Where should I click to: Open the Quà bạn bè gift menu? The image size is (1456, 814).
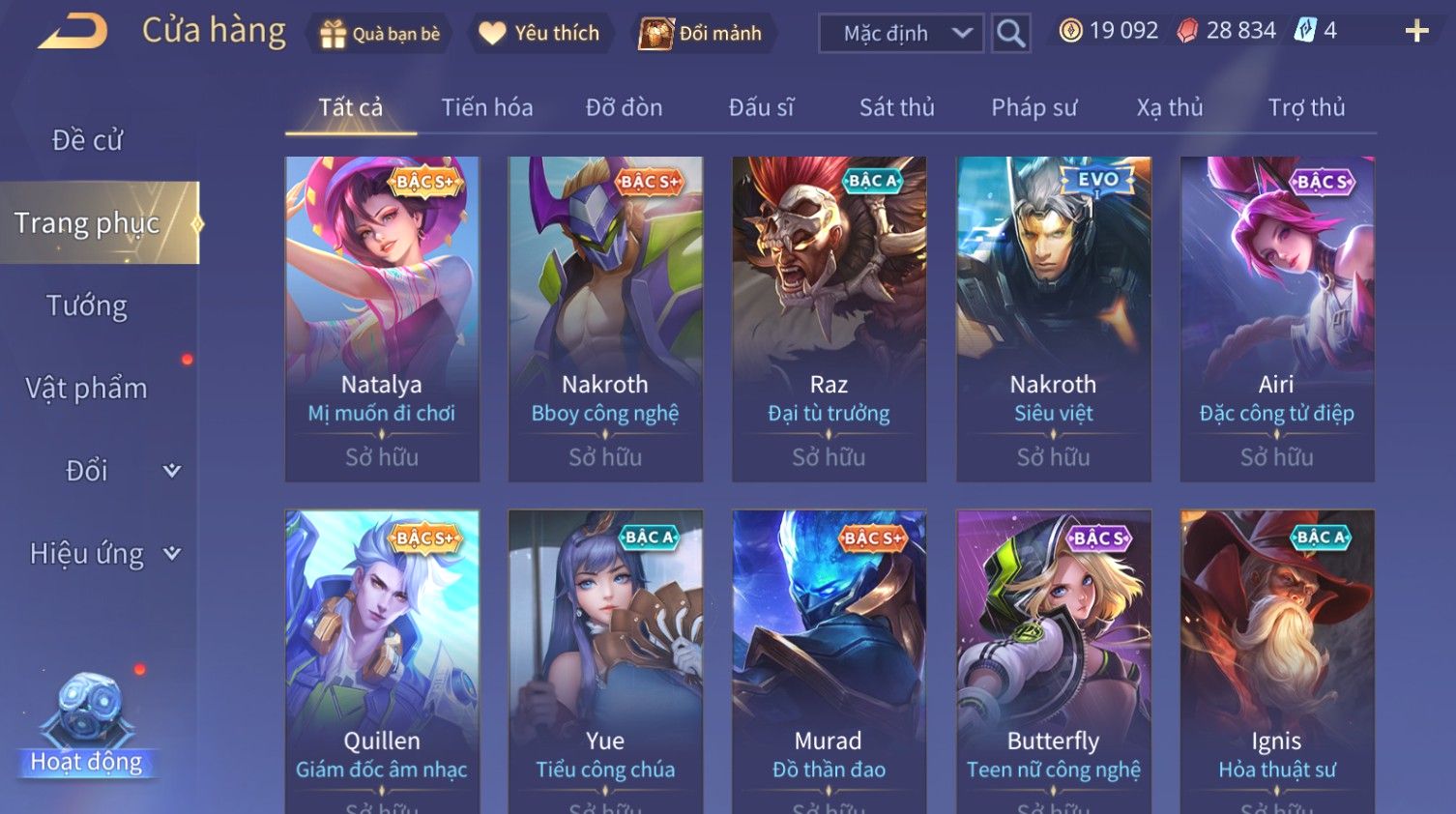coord(380,34)
